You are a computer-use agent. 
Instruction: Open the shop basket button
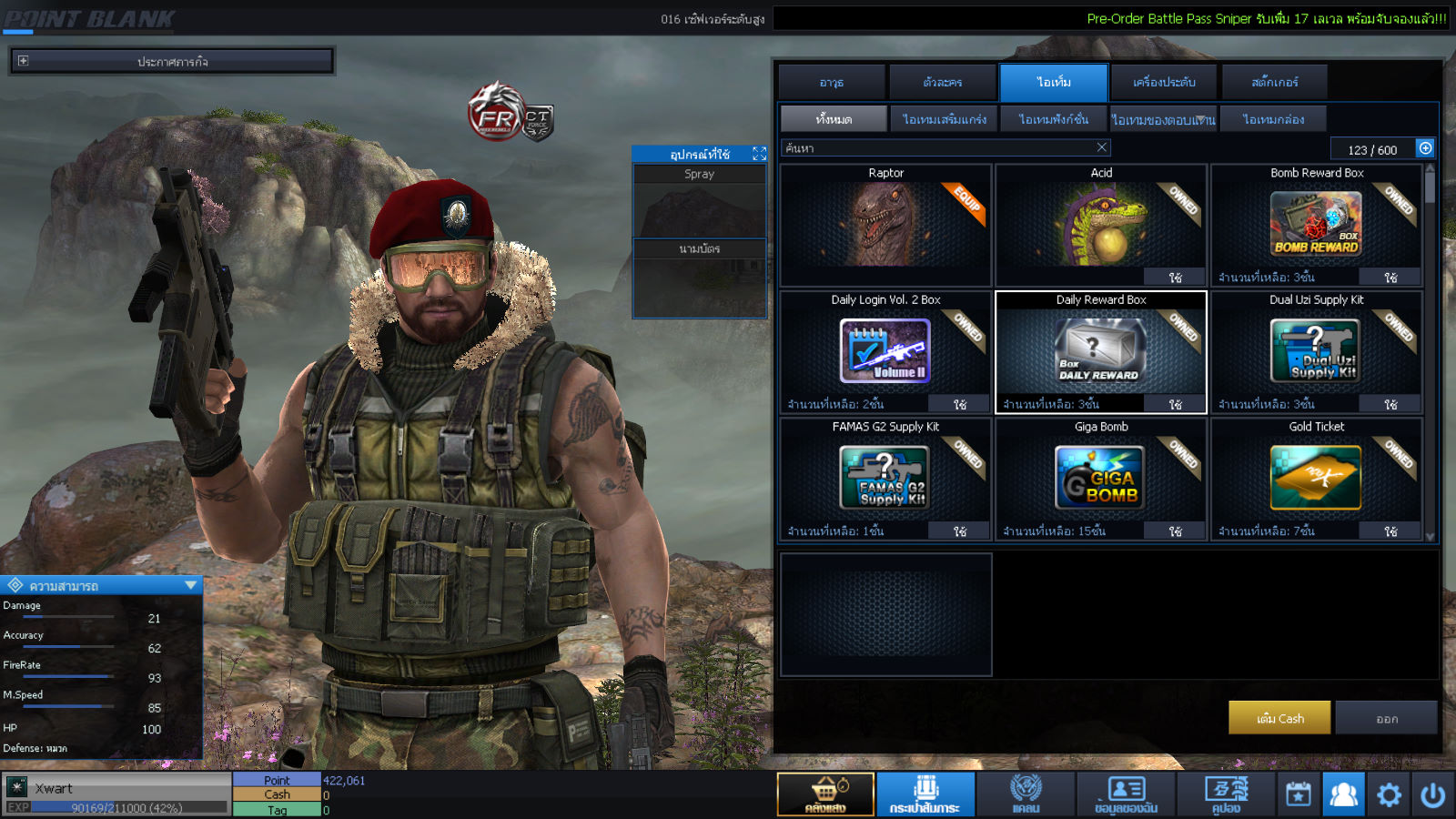825,794
